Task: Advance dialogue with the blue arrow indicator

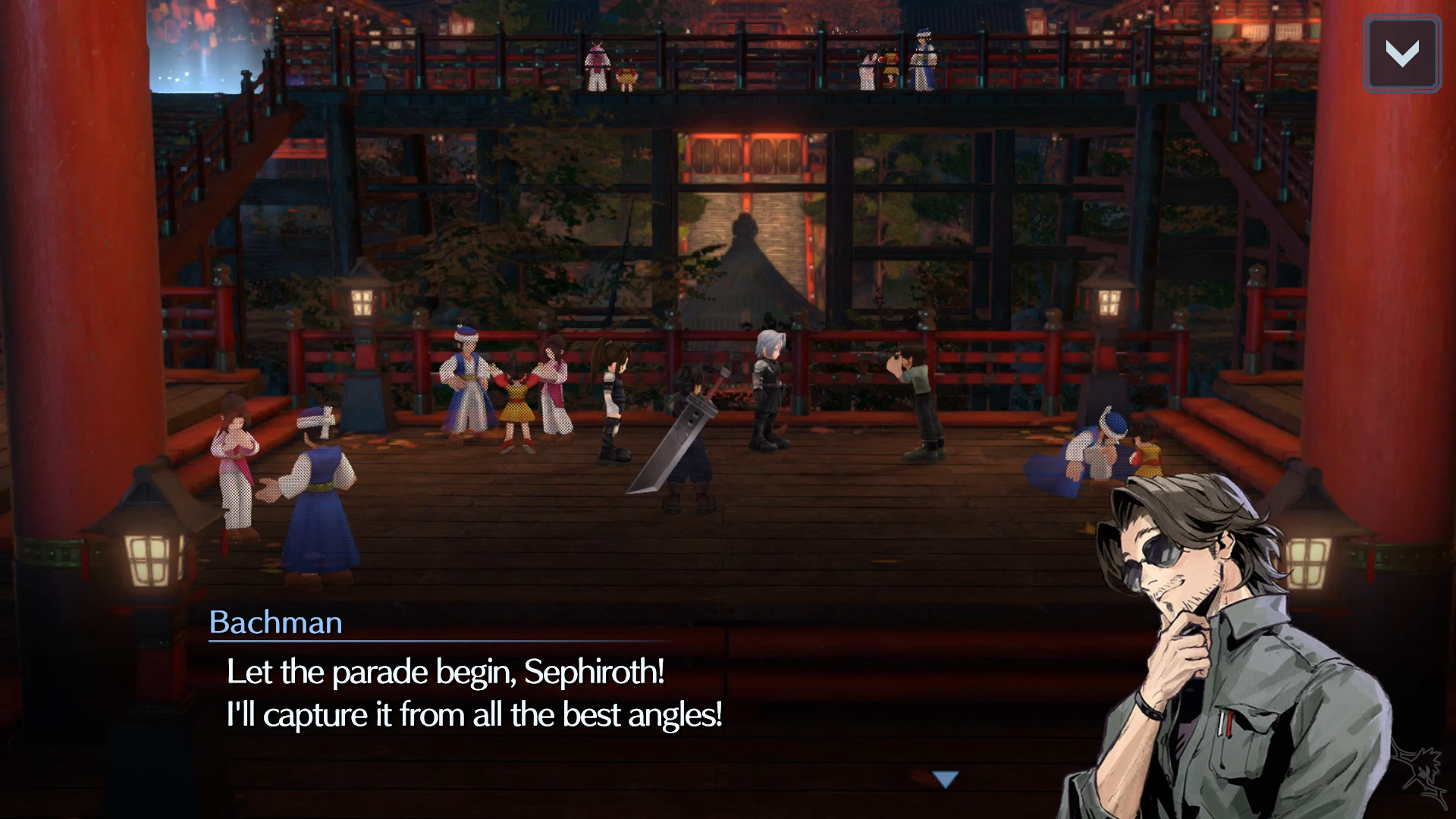Action: (x=946, y=779)
